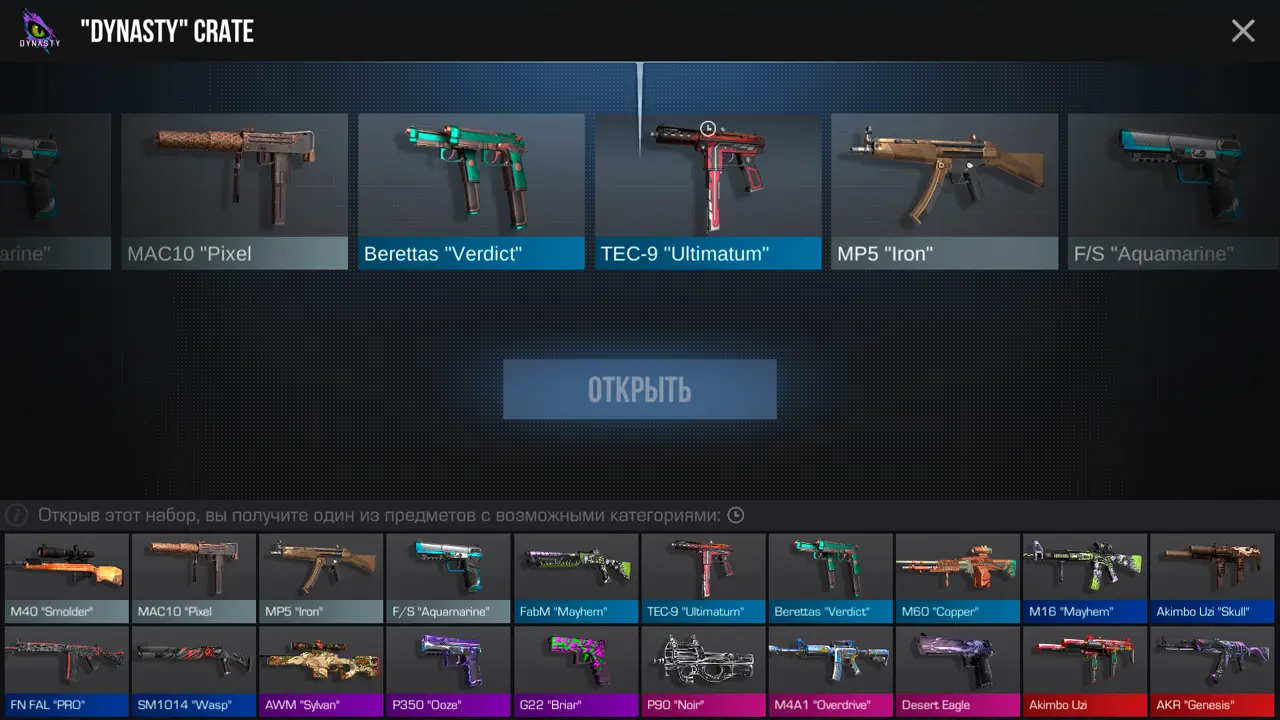The image size is (1280, 720).
Task: Select the M16 "Mayhem" rifle tile
Action: (x=1085, y=578)
